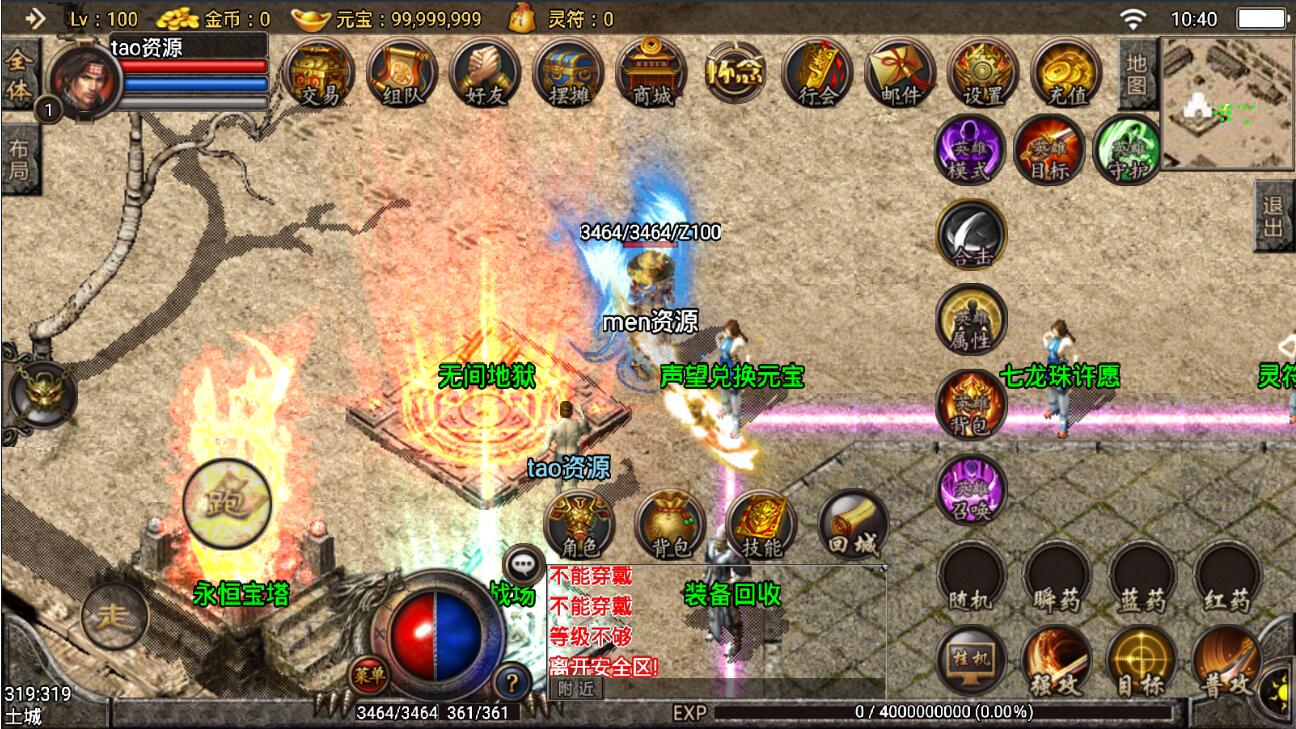Open the minimap in the corner

[x=1225, y=103]
